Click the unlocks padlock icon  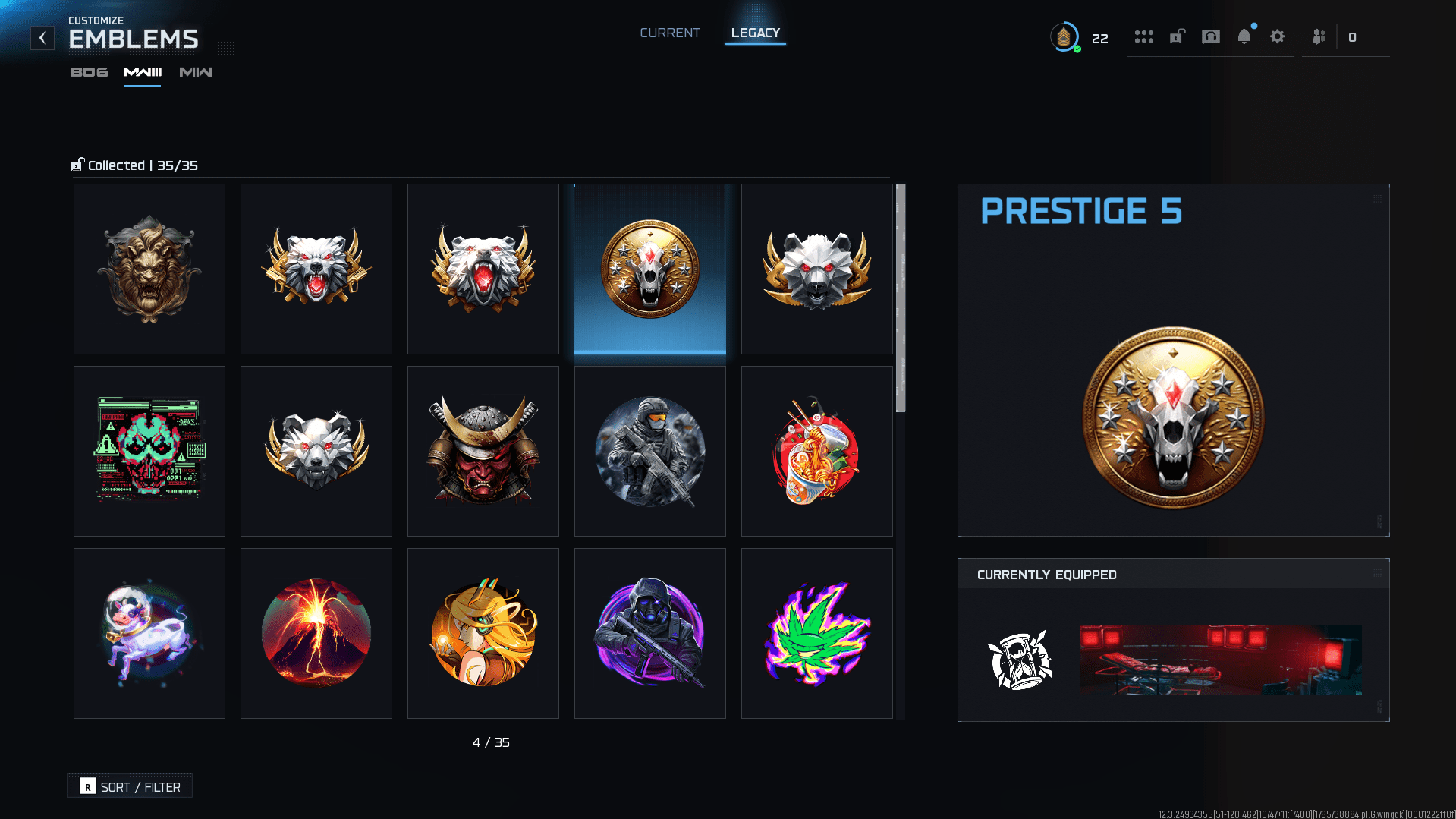point(1177,36)
